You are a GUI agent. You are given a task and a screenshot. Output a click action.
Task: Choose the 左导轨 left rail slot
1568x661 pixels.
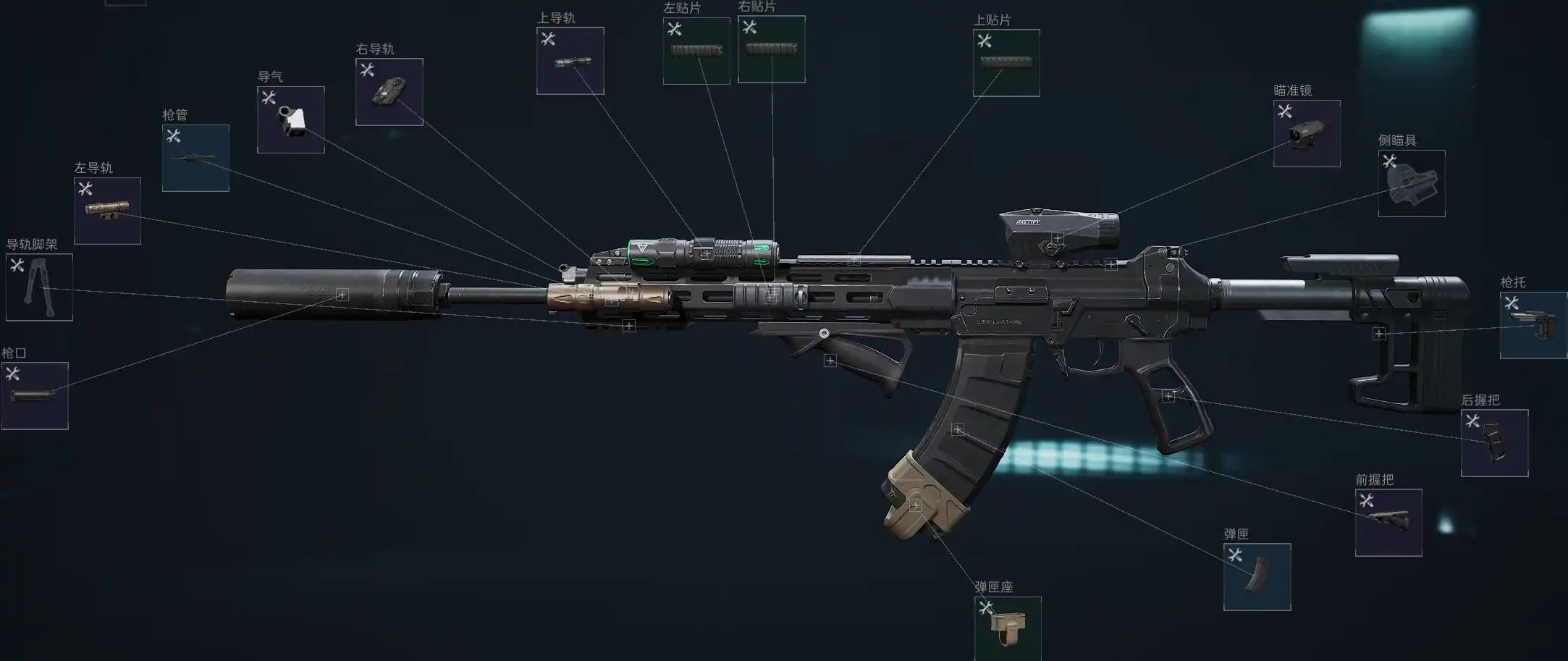click(x=107, y=211)
